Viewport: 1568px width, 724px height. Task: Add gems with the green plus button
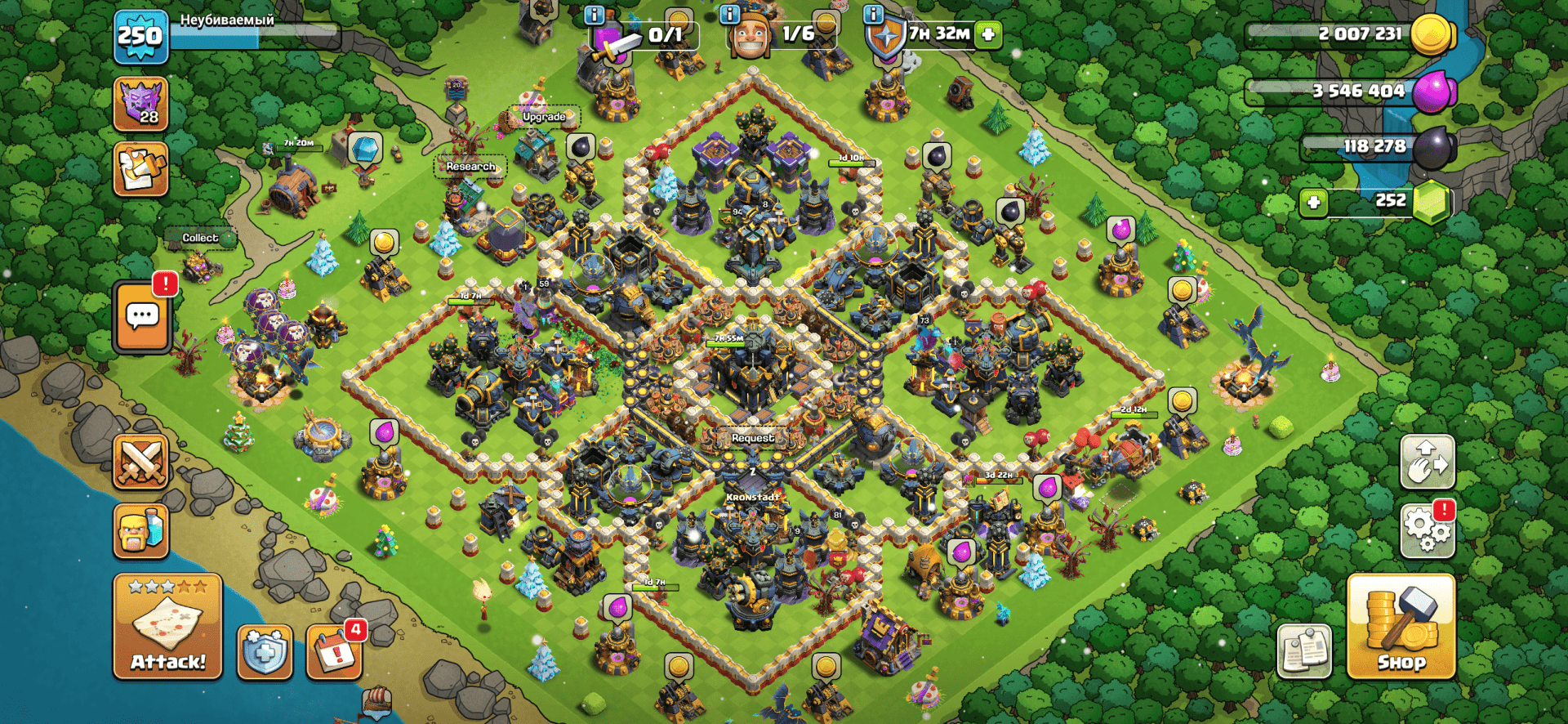tap(1313, 202)
